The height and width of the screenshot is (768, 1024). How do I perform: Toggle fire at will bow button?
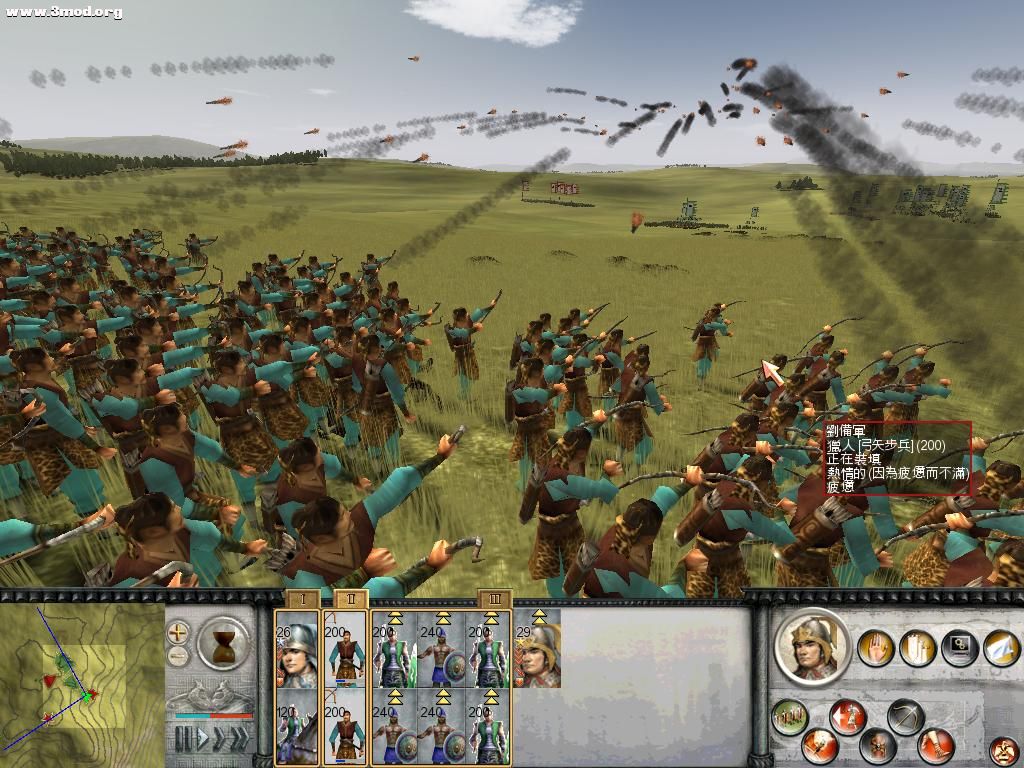[905, 716]
